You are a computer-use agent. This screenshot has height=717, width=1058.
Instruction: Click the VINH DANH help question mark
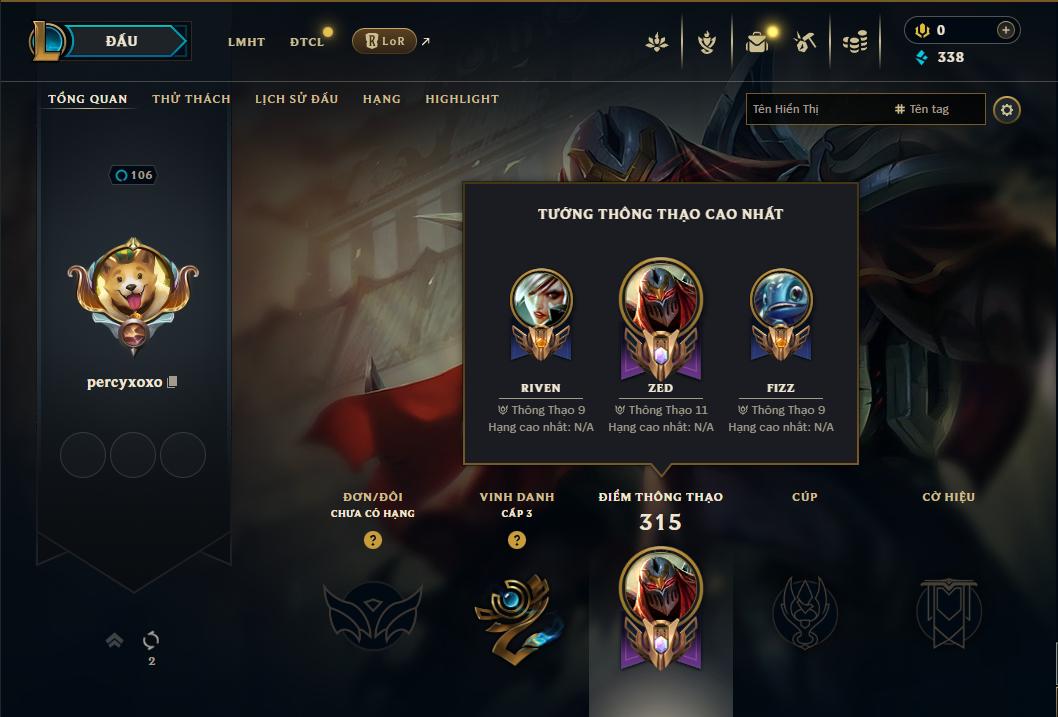[517, 540]
